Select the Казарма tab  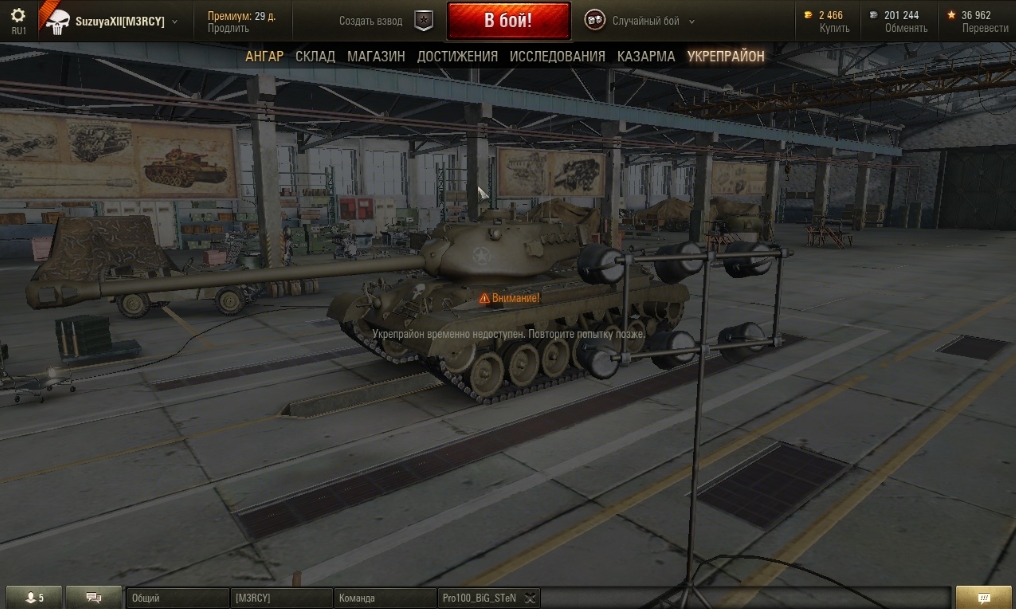coord(645,57)
